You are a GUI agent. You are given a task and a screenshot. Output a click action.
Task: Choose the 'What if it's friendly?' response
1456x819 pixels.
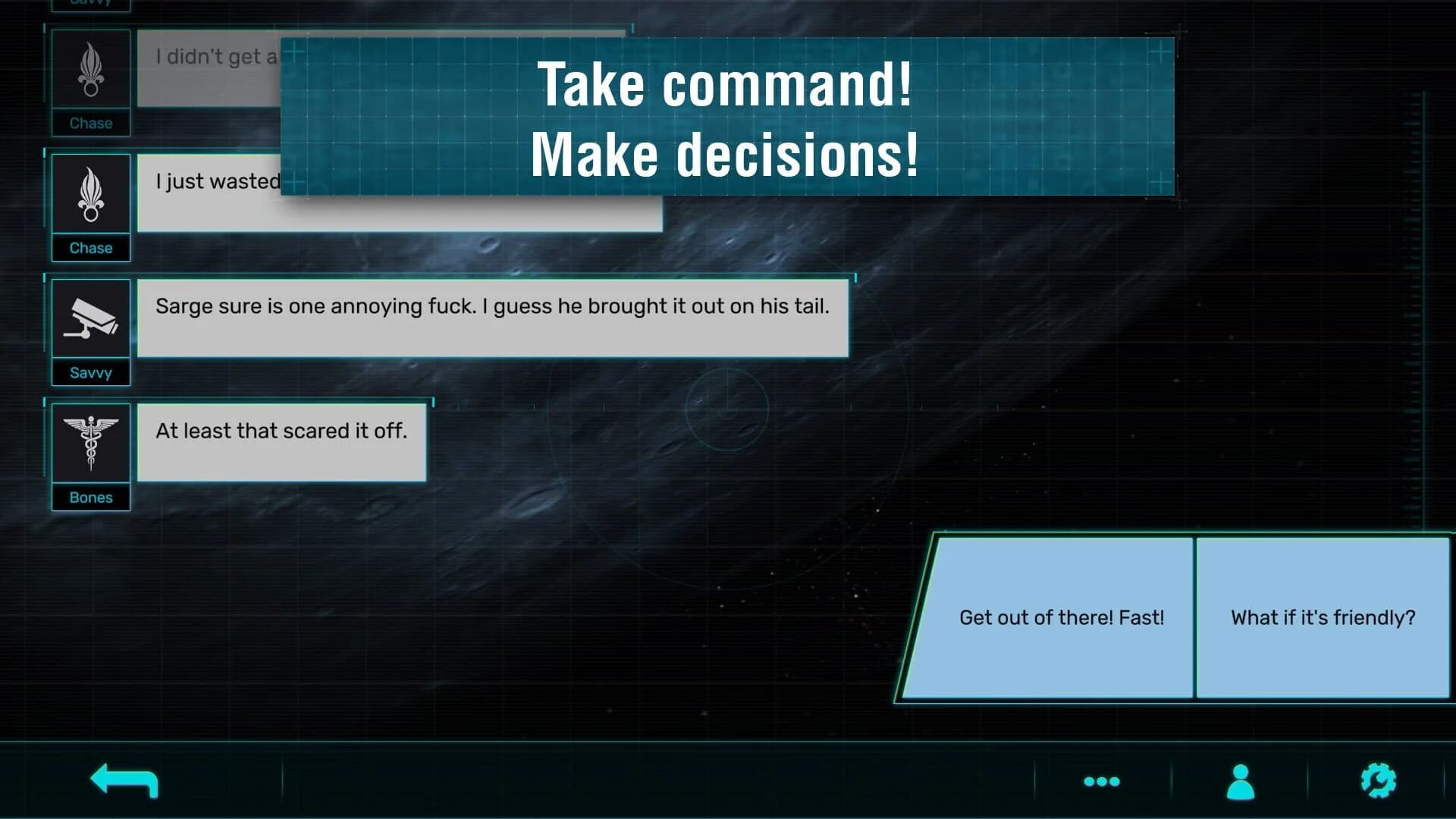1321,617
